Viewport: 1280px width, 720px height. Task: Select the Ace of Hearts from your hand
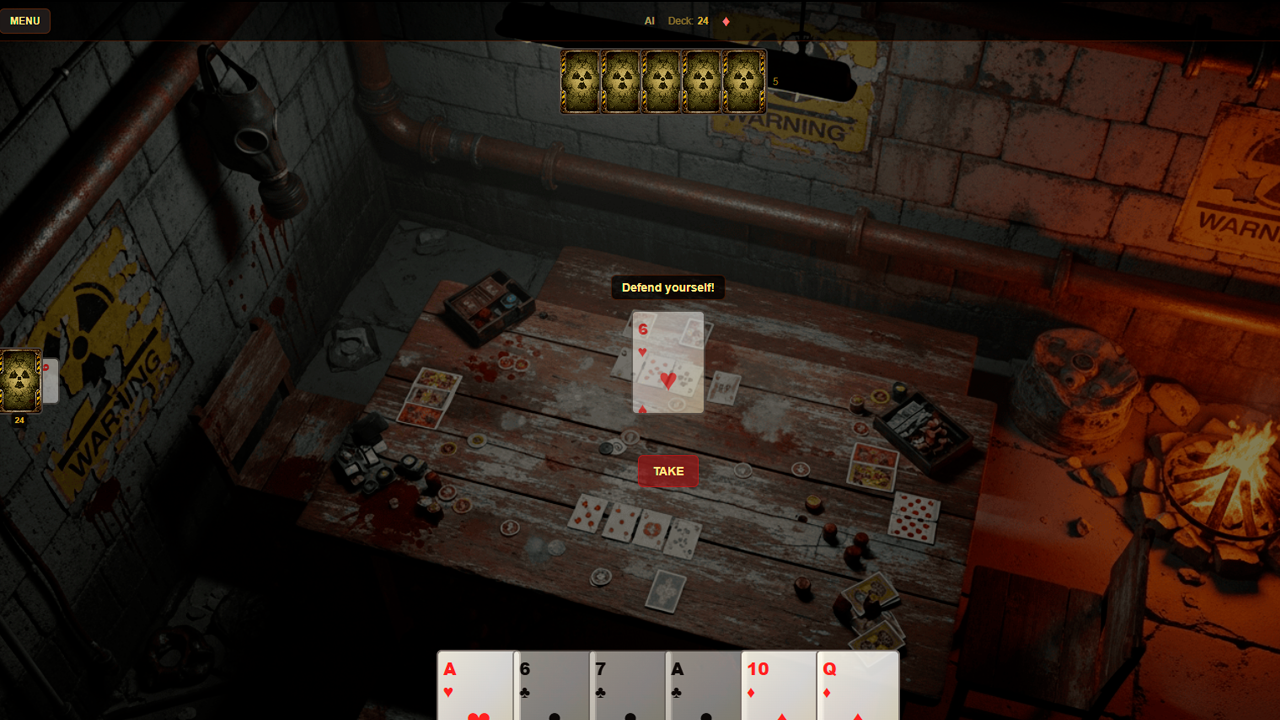click(x=475, y=686)
